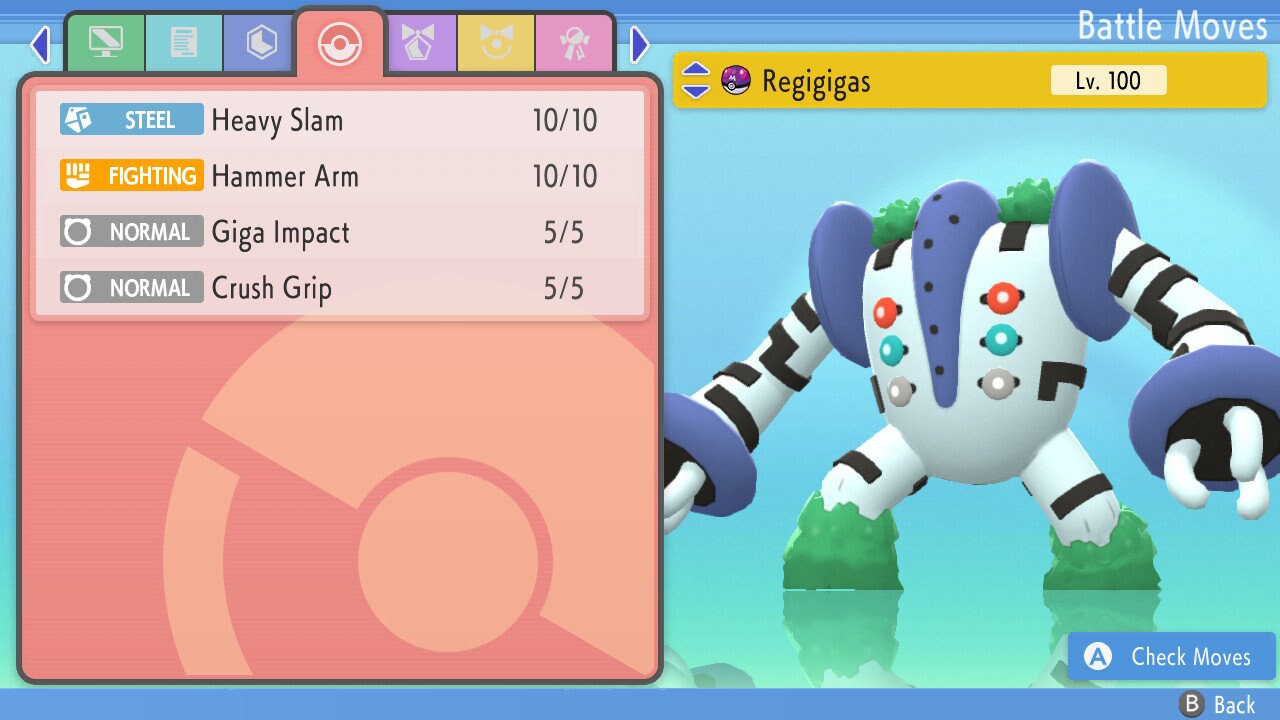Switch to the purple ribbon contest tab
Image resolution: width=1280 pixels, height=720 pixels.
click(x=419, y=43)
